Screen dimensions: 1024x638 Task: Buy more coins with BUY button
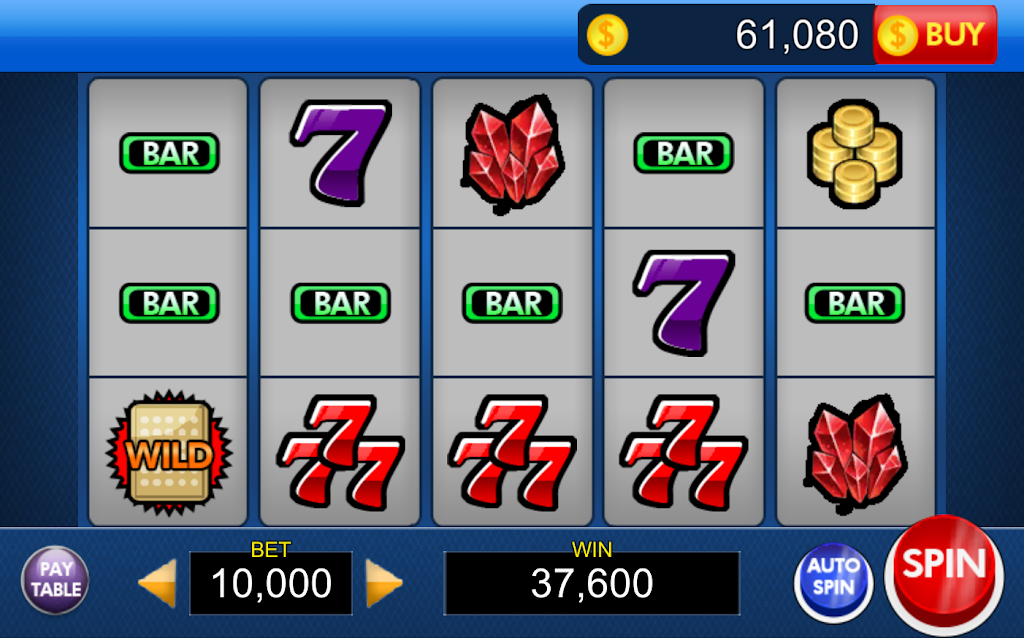[936, 35]
